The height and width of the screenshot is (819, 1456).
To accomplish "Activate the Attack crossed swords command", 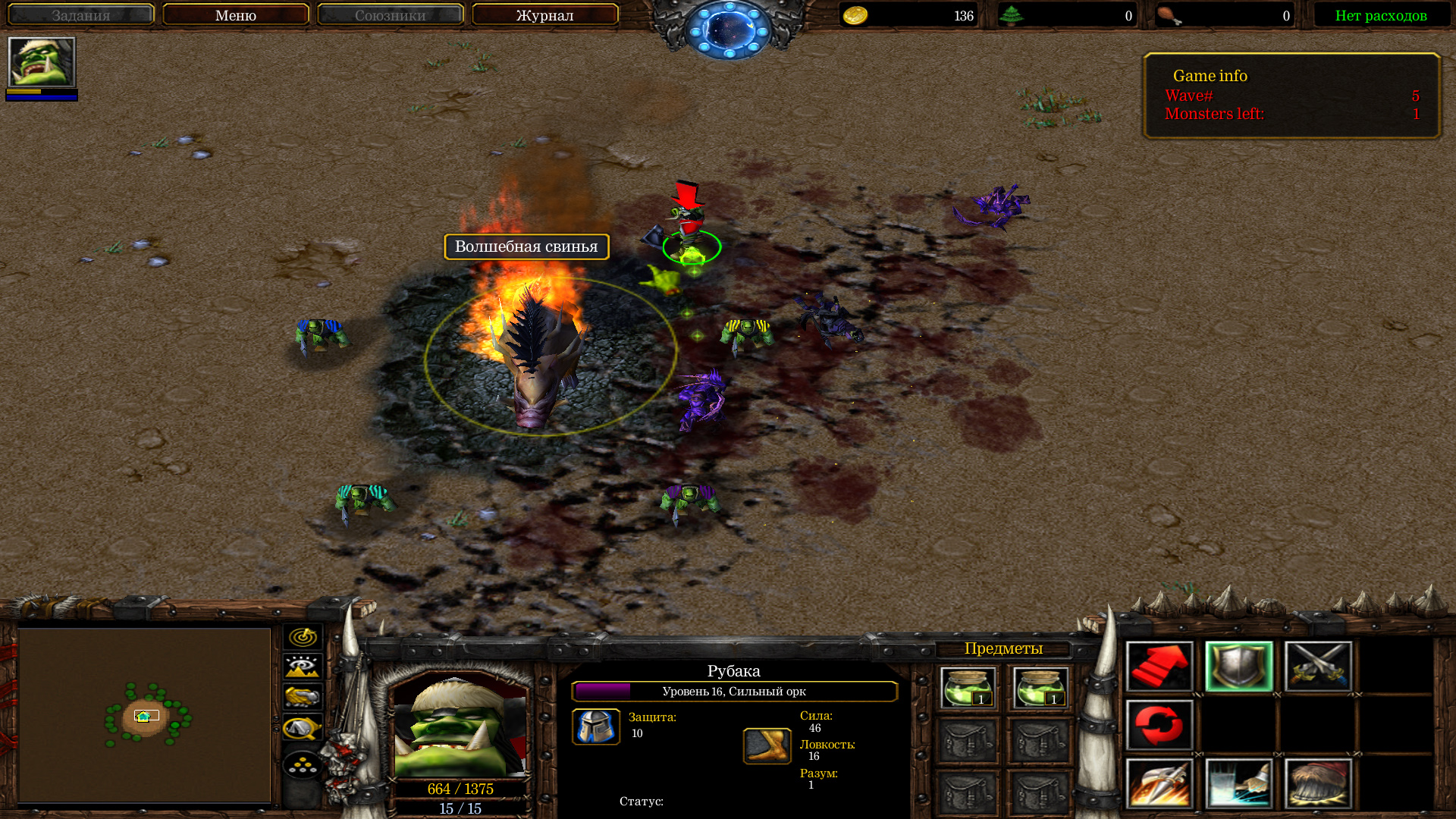I will click(1318, 667).
